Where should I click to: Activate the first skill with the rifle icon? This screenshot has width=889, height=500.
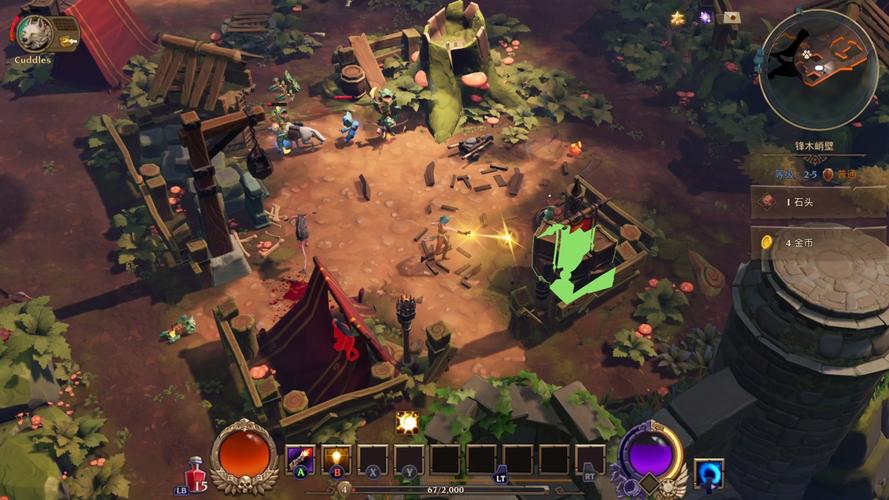click(x=300, y=460)
